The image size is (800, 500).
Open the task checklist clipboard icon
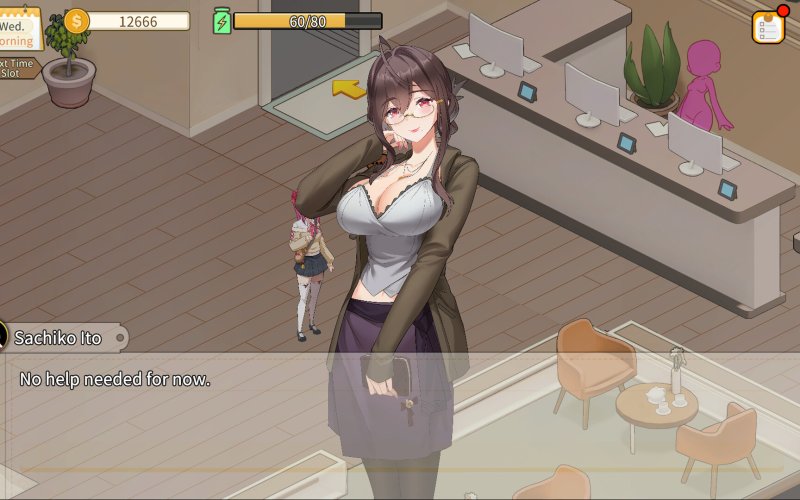point(768,27)
